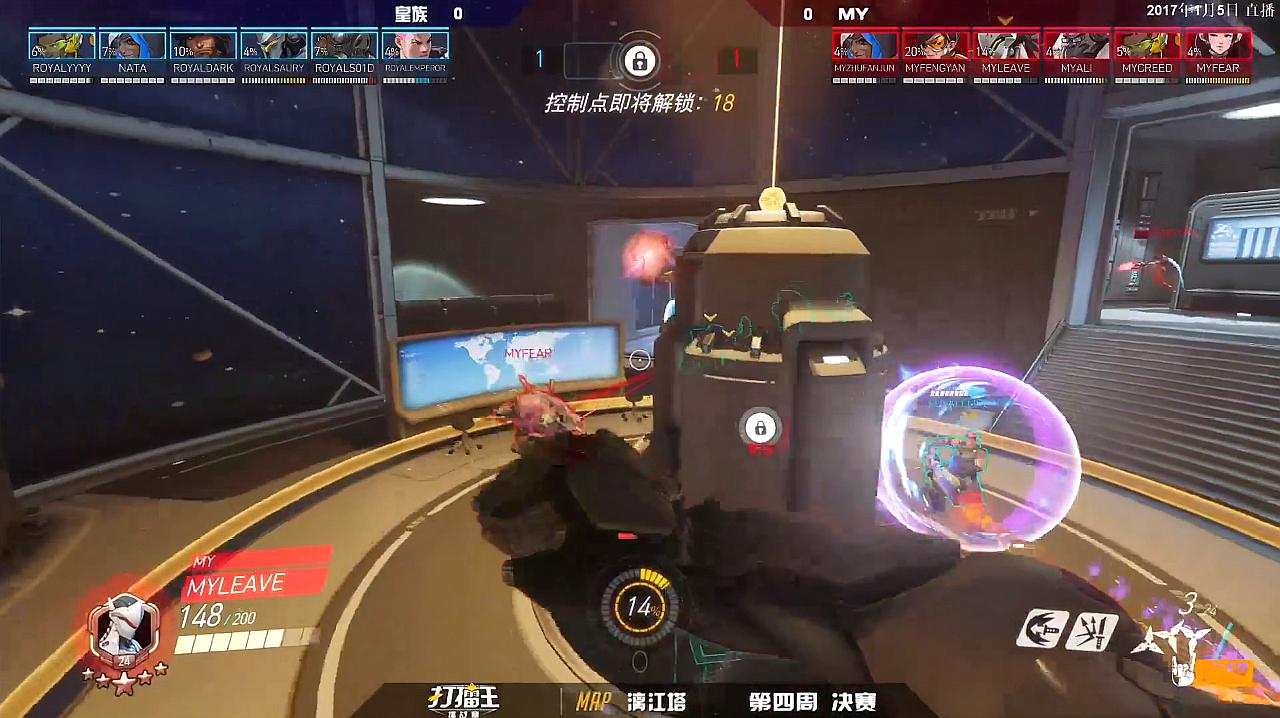Spectate the NATA player card
Viewport: 1280px width, 718px height.
(x=132, y=46)
